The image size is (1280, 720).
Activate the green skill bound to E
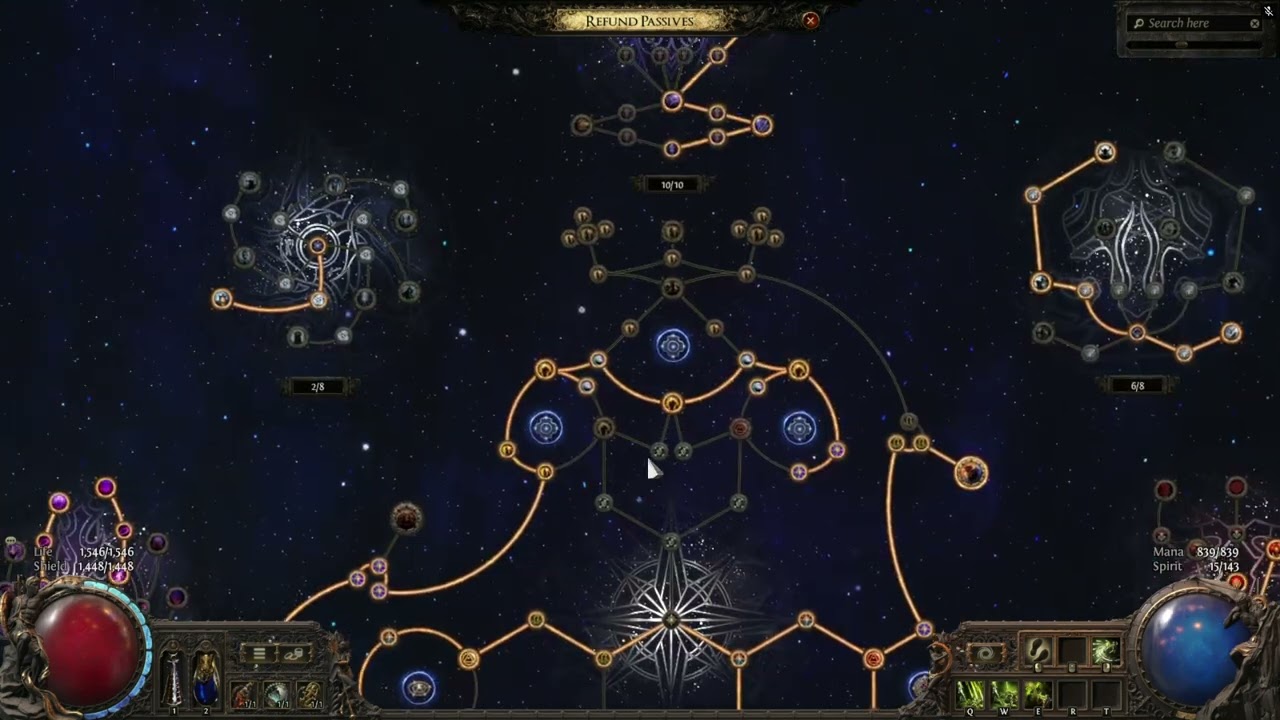[x=1037, y=693]
